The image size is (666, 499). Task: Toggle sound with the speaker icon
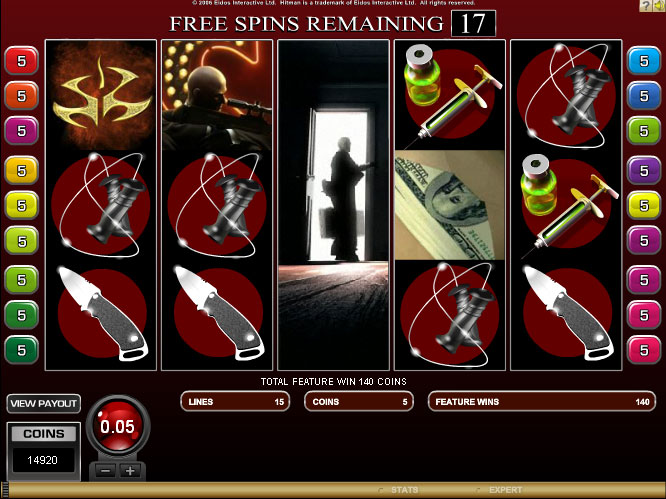[659, 7]
